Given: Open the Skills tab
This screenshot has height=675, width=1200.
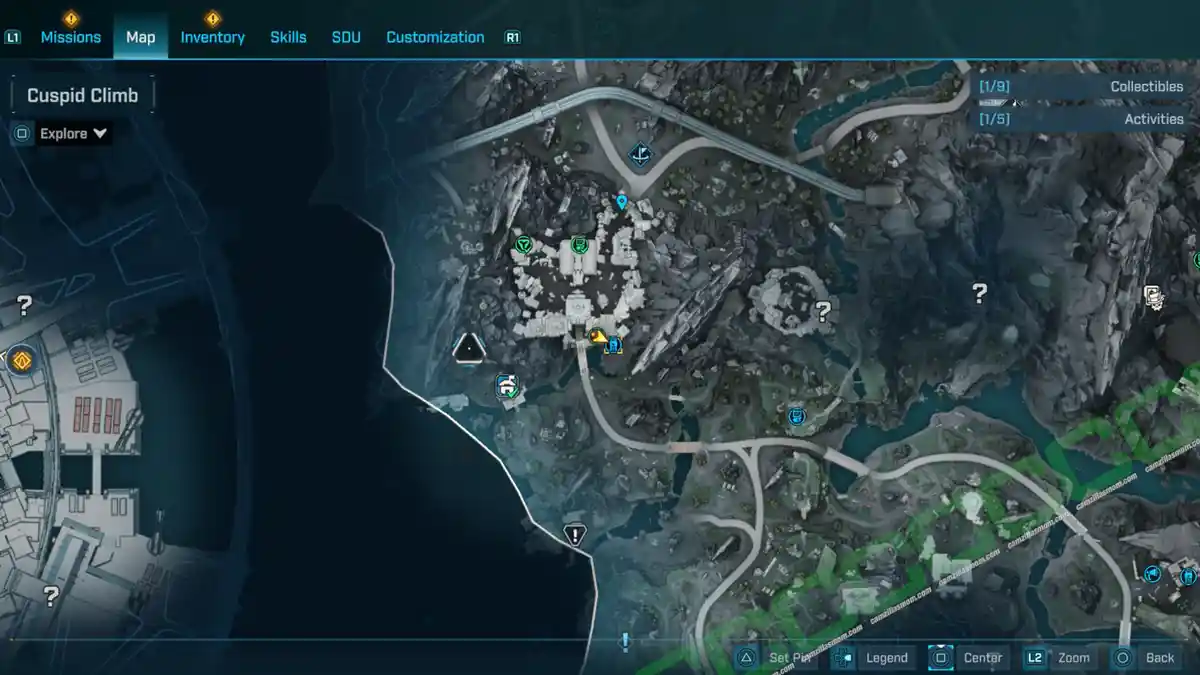Looking at the screenshot, I should 288,37.
